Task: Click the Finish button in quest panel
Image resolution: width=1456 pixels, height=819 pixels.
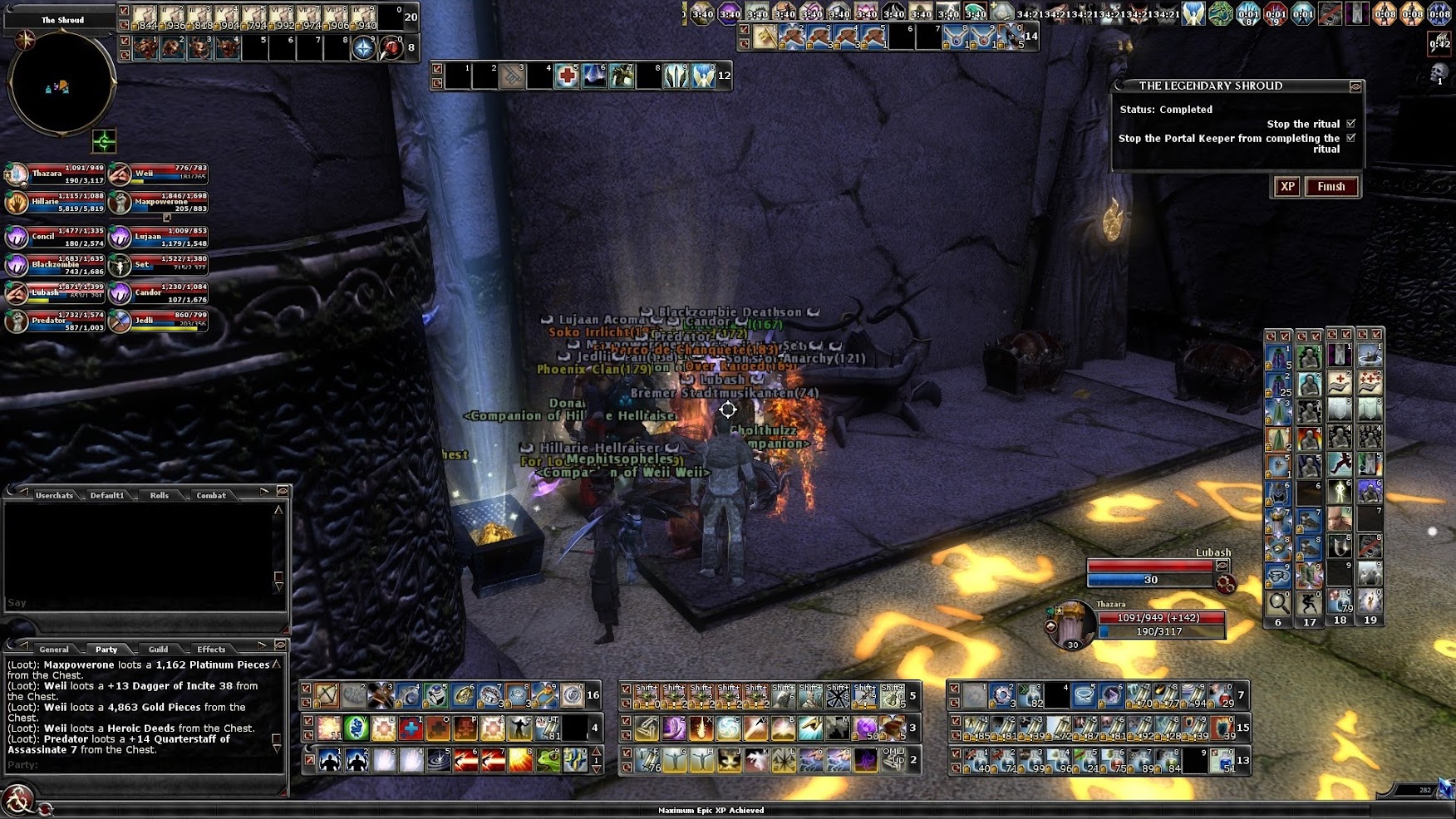Action: click(x=1331, y=187)
